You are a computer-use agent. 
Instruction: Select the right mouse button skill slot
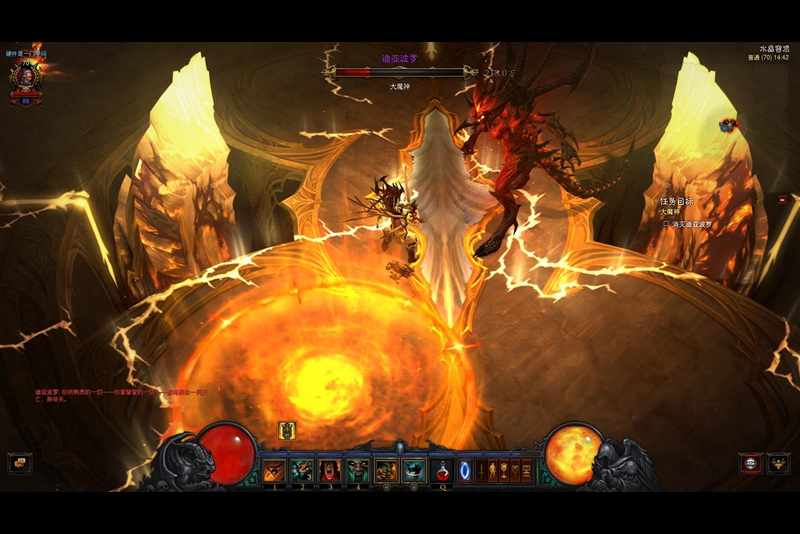click(x=414, y=470)
